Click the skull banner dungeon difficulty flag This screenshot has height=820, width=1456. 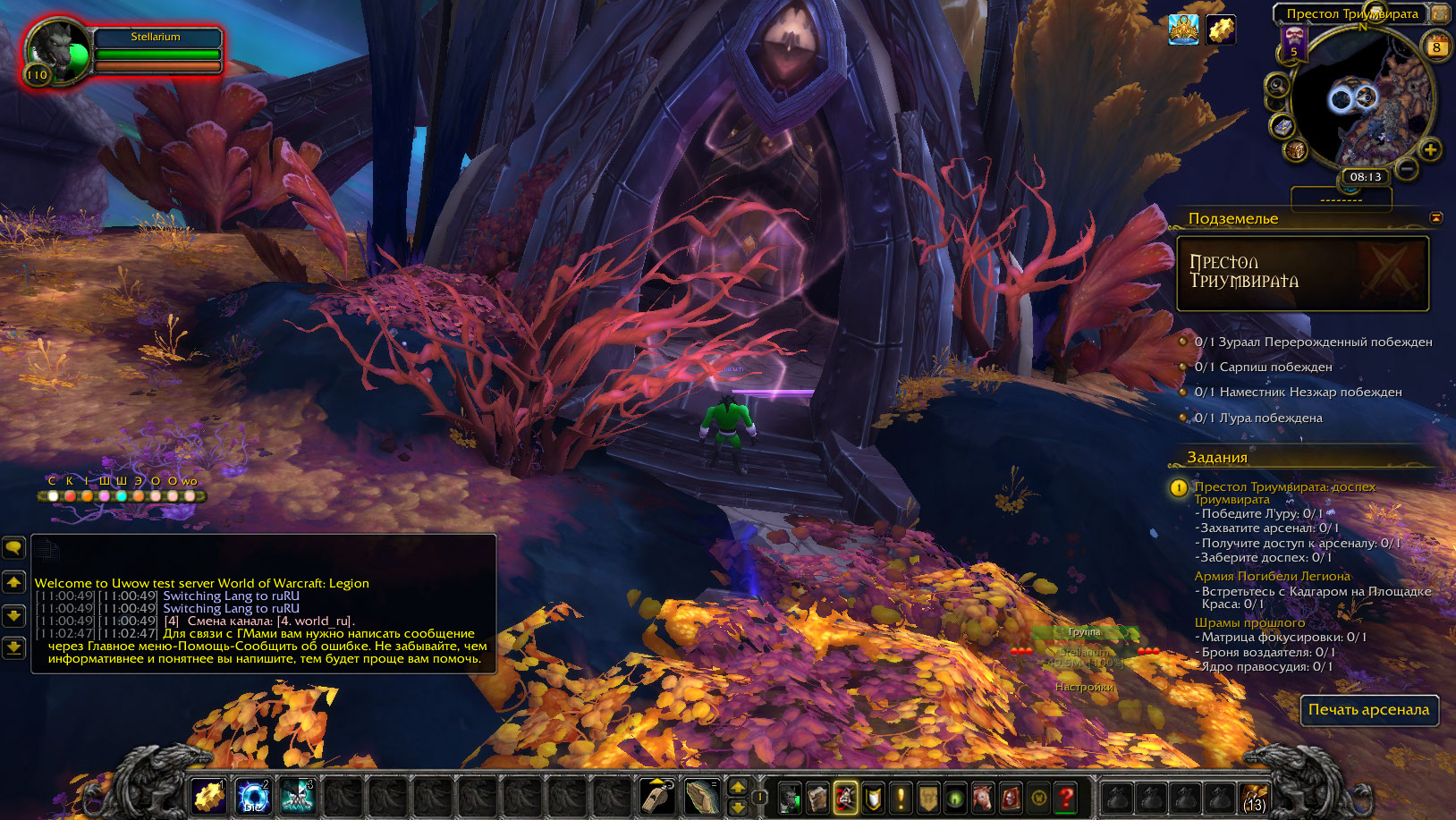tap(1293, 42)
